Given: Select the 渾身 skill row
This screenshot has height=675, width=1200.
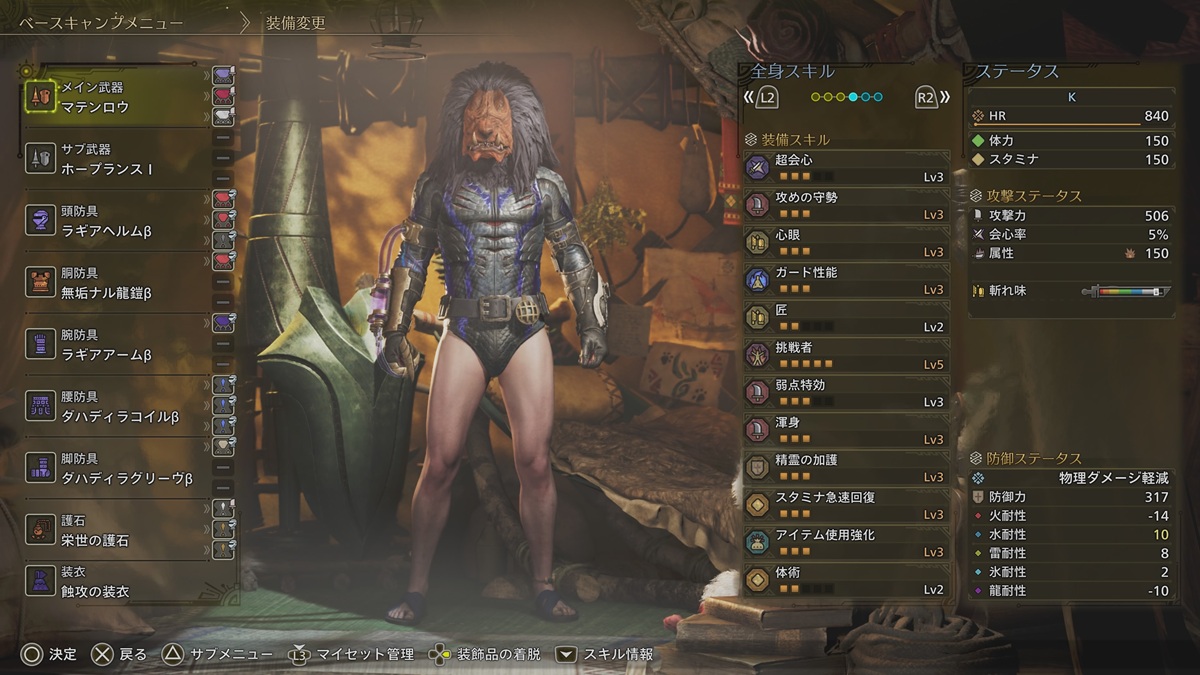Looking at the screenshot, I should pyautogui.click(x=846, y=430).
